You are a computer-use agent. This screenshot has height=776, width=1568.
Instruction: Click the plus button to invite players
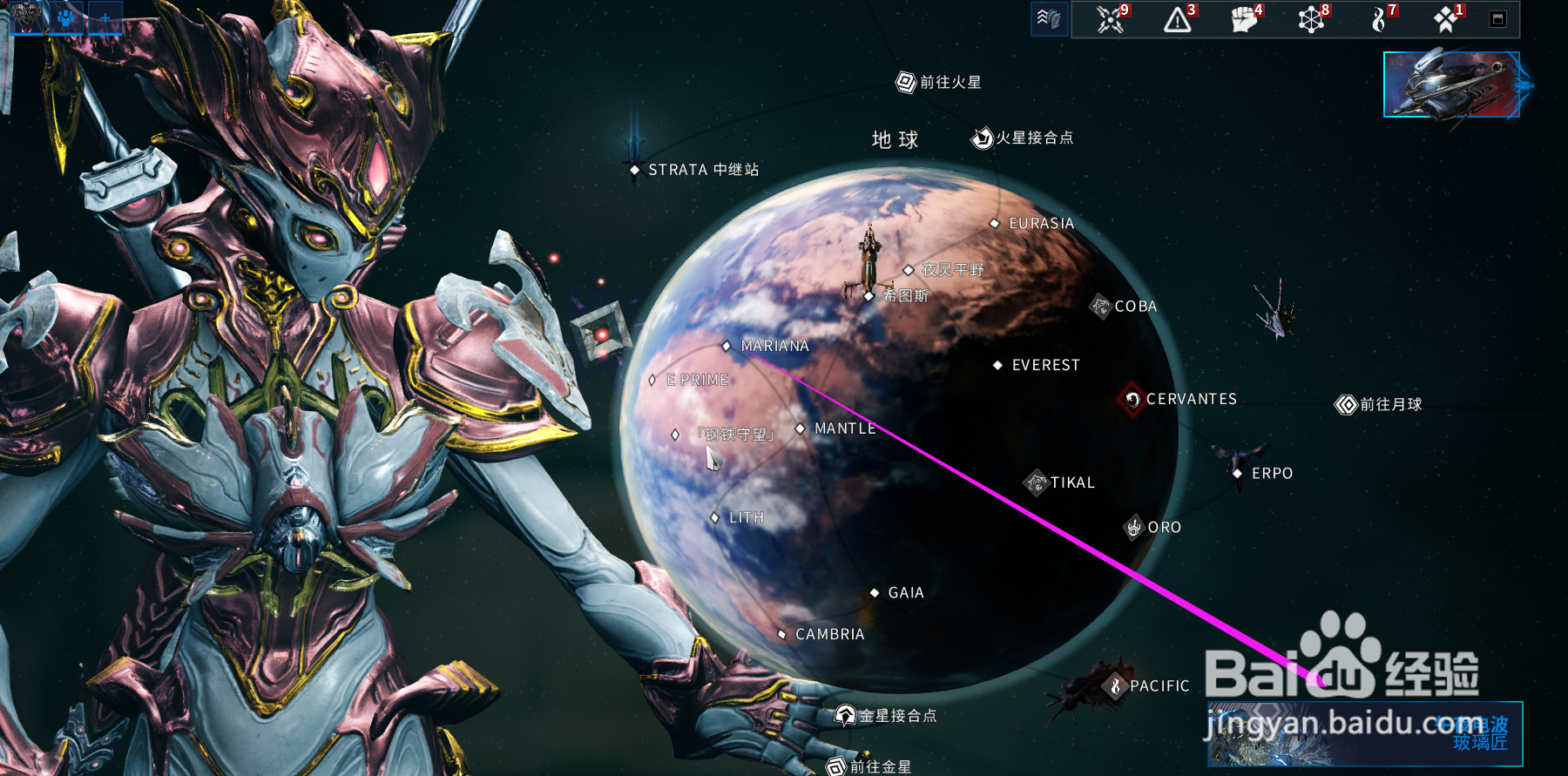[104, 17]
